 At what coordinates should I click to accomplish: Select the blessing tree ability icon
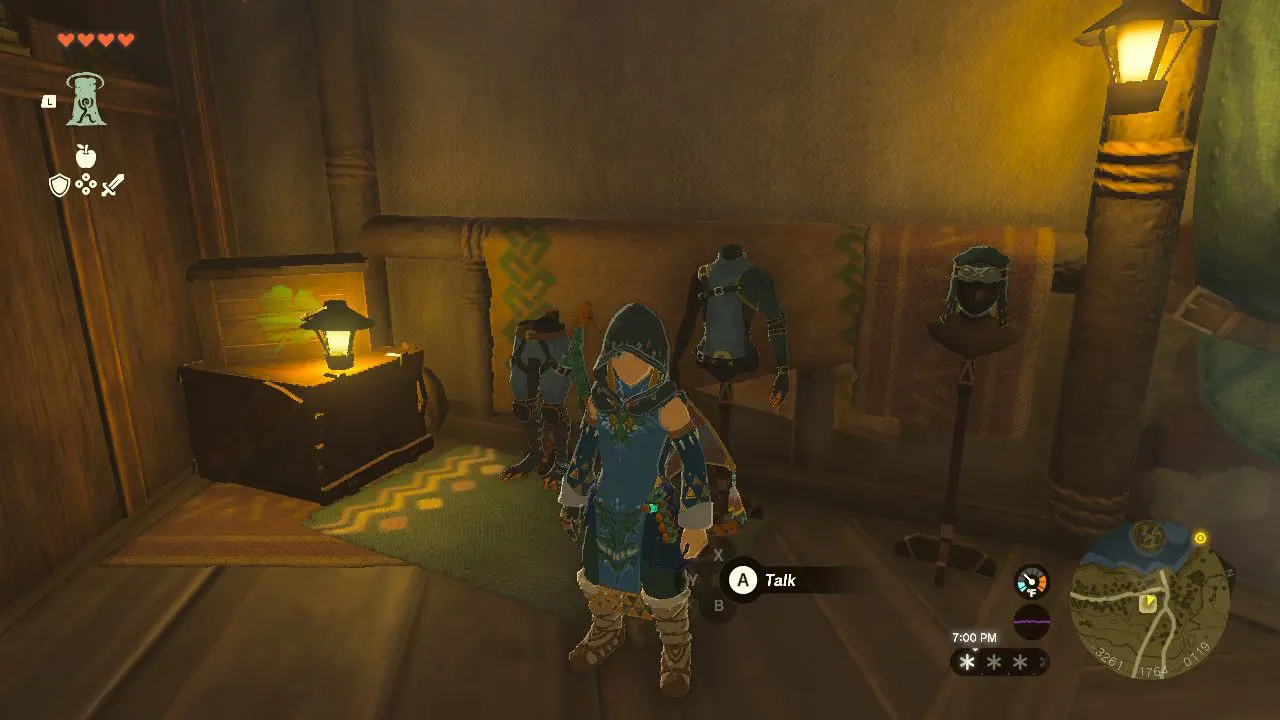[x=87, y=101]
